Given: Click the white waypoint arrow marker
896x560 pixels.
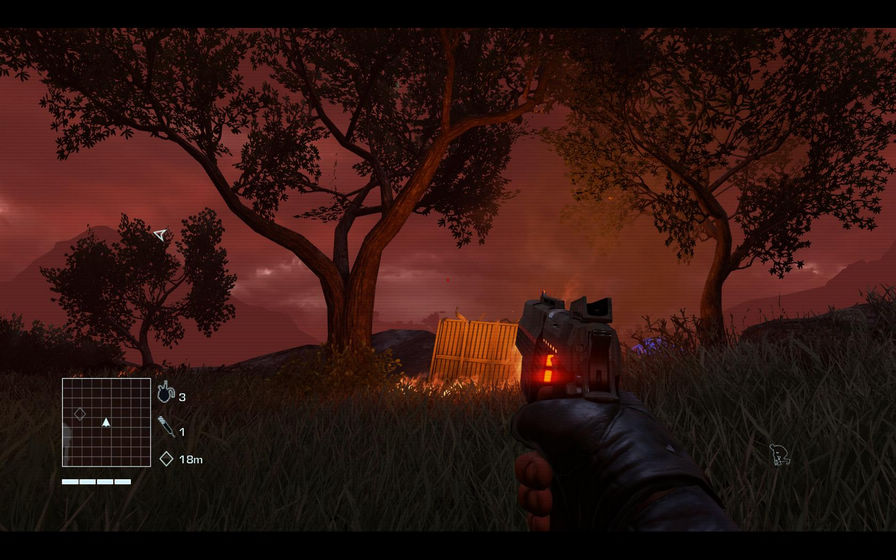Looking at the screenshot, I should (x=160, y=235).
